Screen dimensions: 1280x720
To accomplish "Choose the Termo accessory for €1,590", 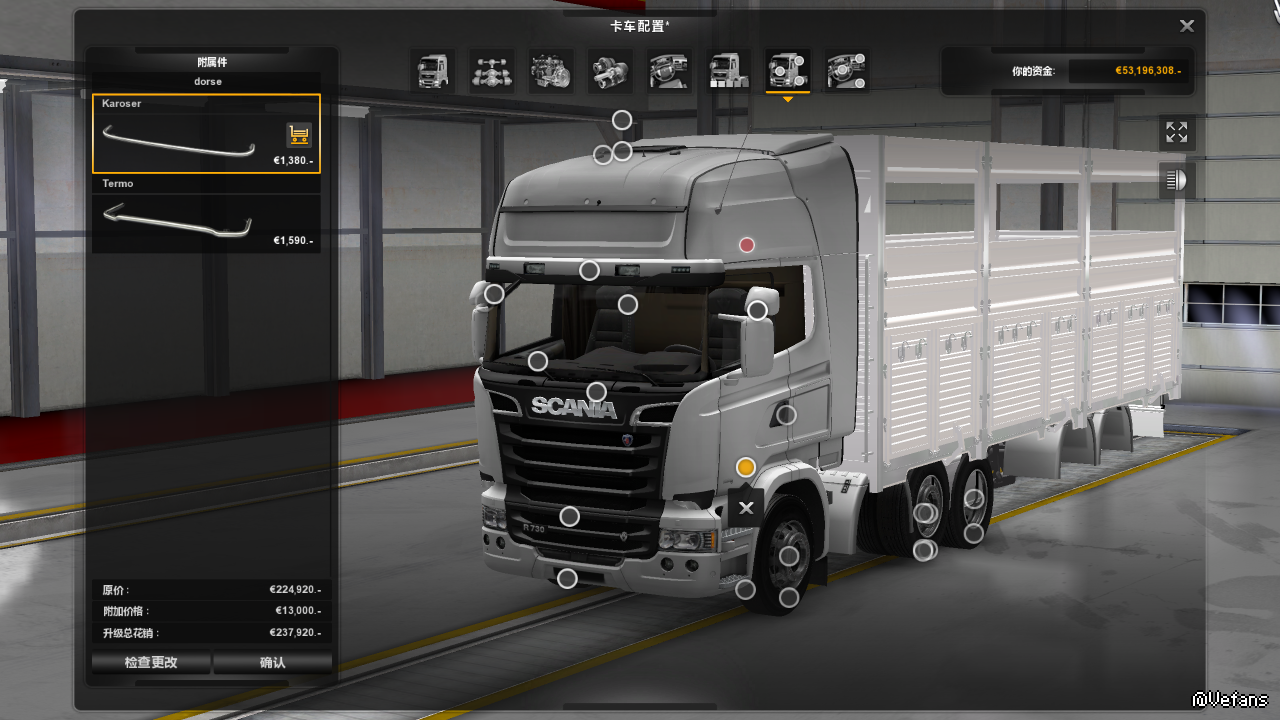I will (206, 222).
